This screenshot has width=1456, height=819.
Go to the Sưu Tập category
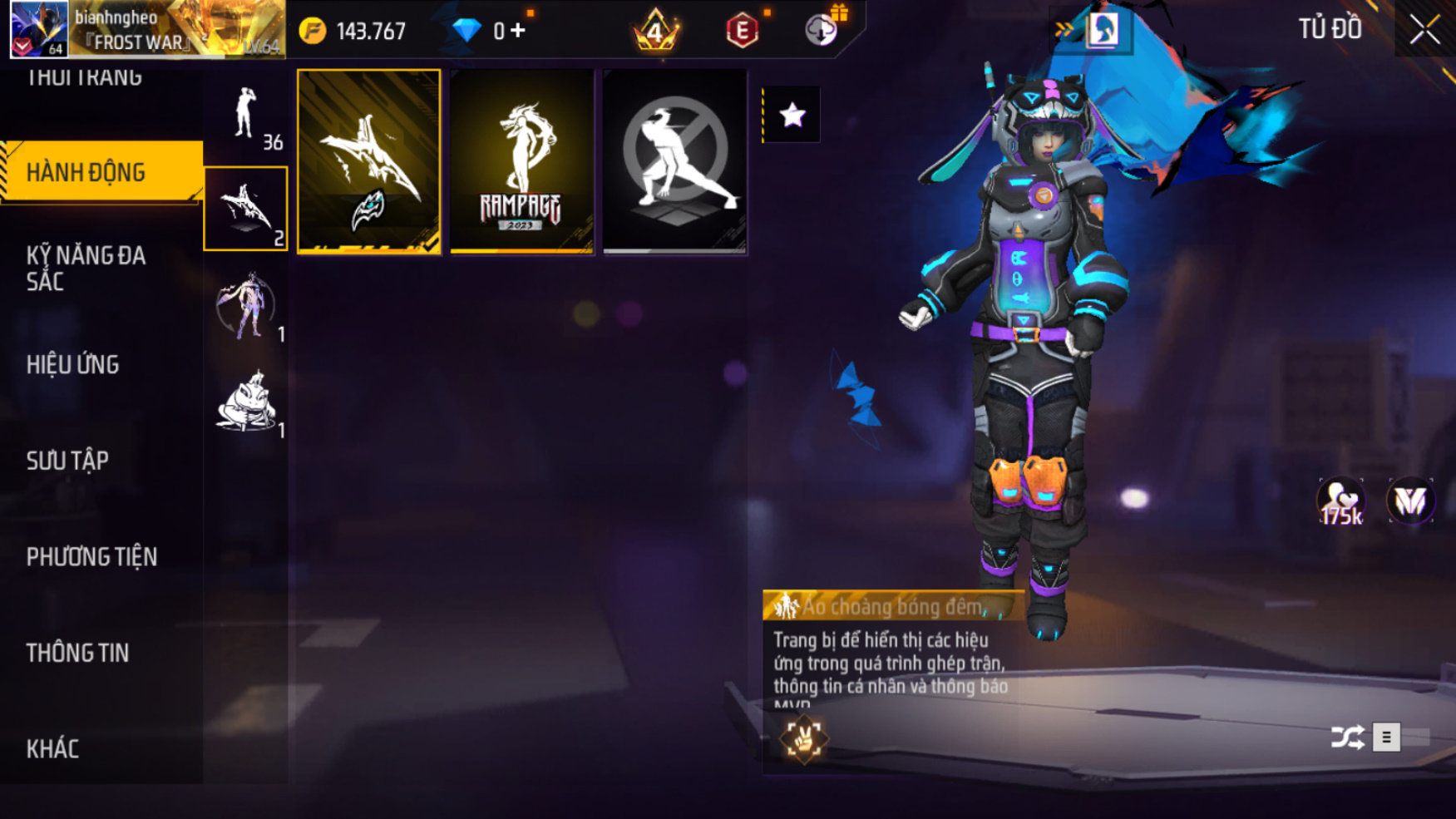point(68,461)
